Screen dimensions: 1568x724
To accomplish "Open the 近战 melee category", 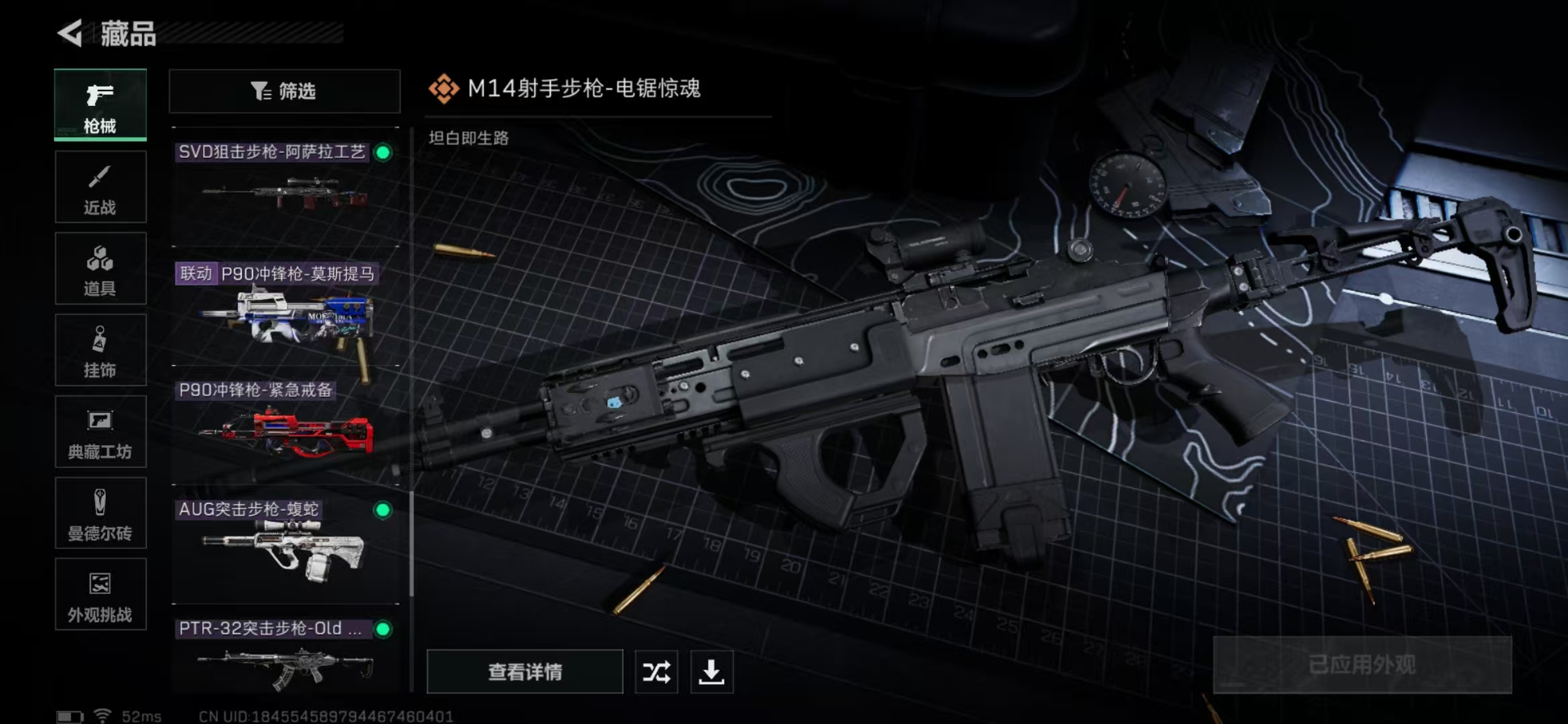I will 100,187.
